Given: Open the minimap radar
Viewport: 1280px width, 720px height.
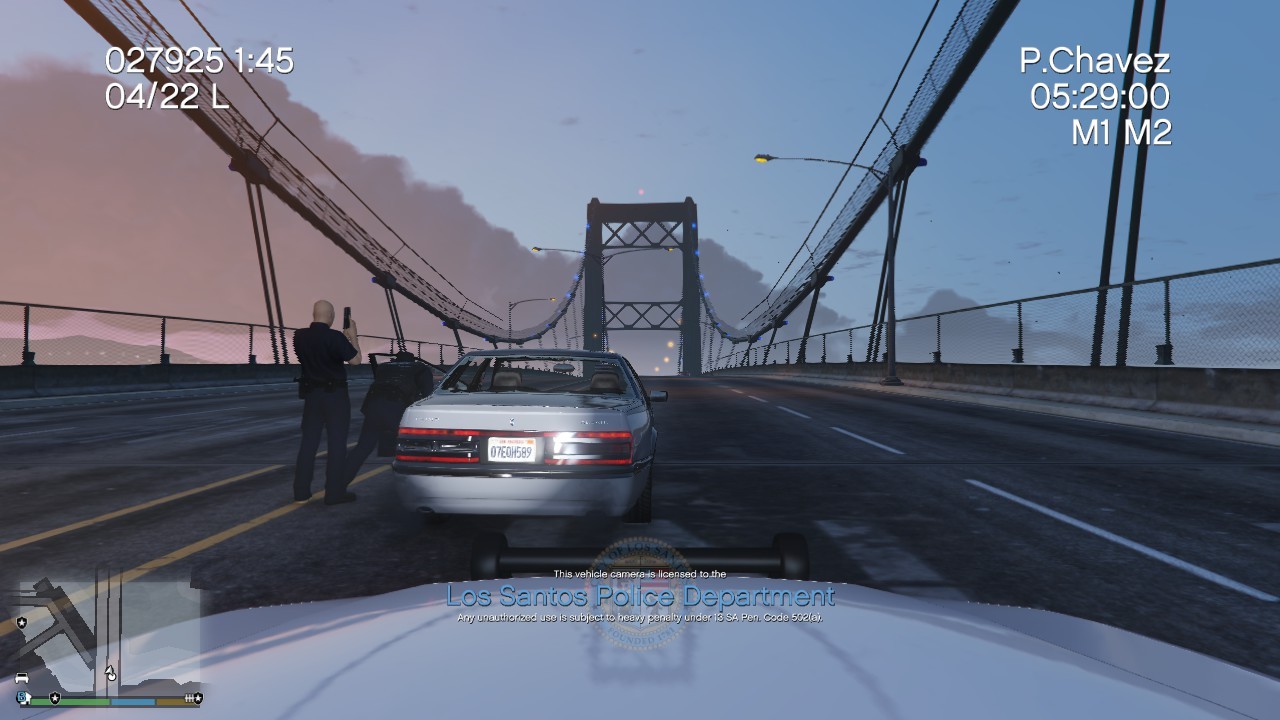Looking at the screenshot, I should tap(107, 632).
